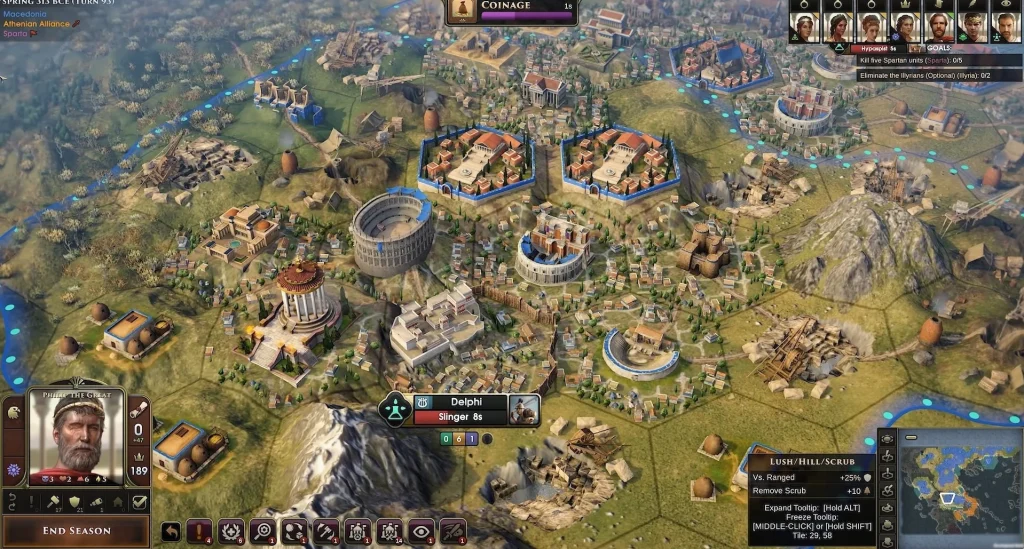This screenshot has height=549, width=1024.
Task: Click the back arrow button
Action: pyautogui.click(x=171, y=531)
